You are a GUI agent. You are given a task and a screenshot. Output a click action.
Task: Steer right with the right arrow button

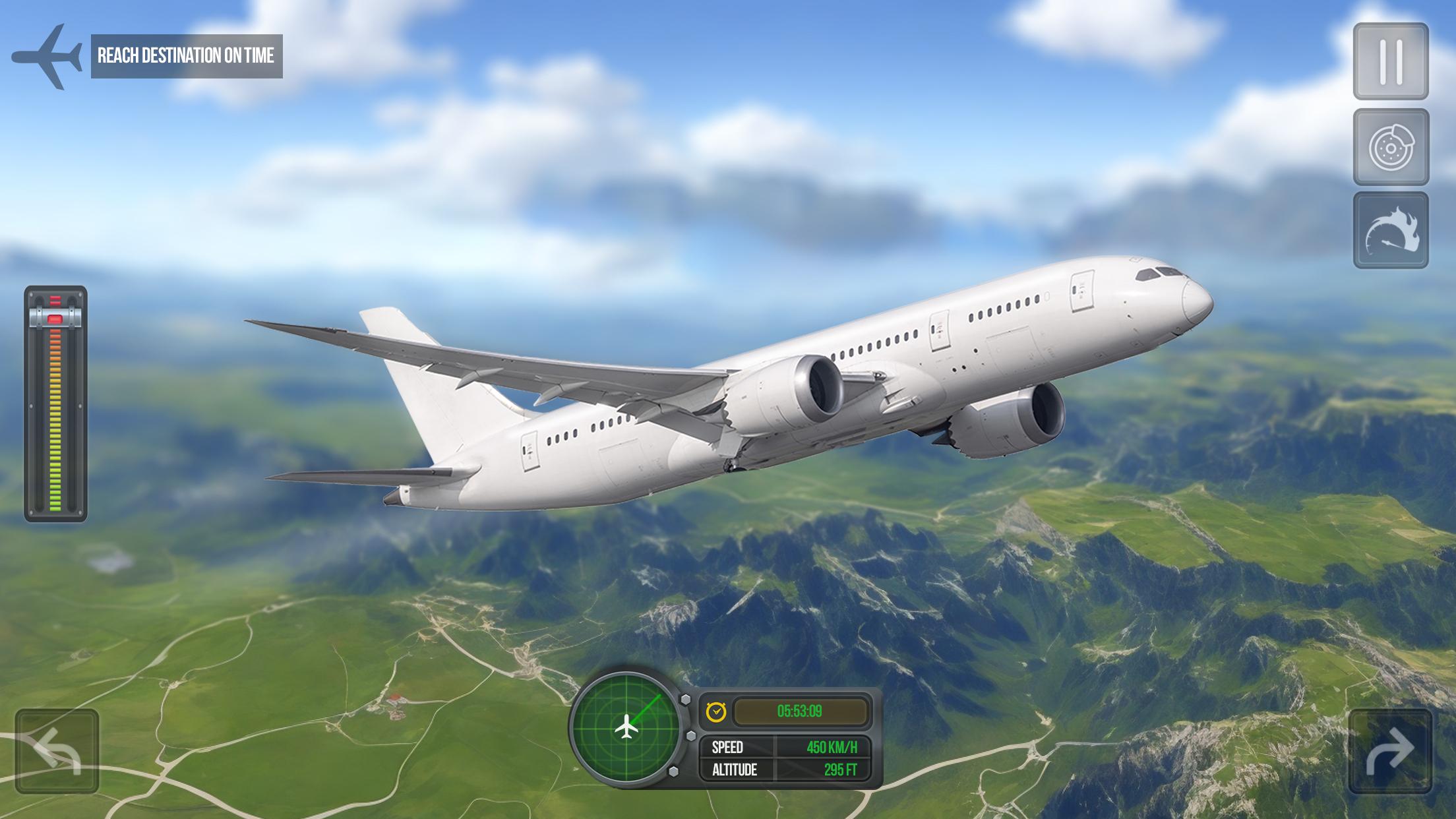1390,751
